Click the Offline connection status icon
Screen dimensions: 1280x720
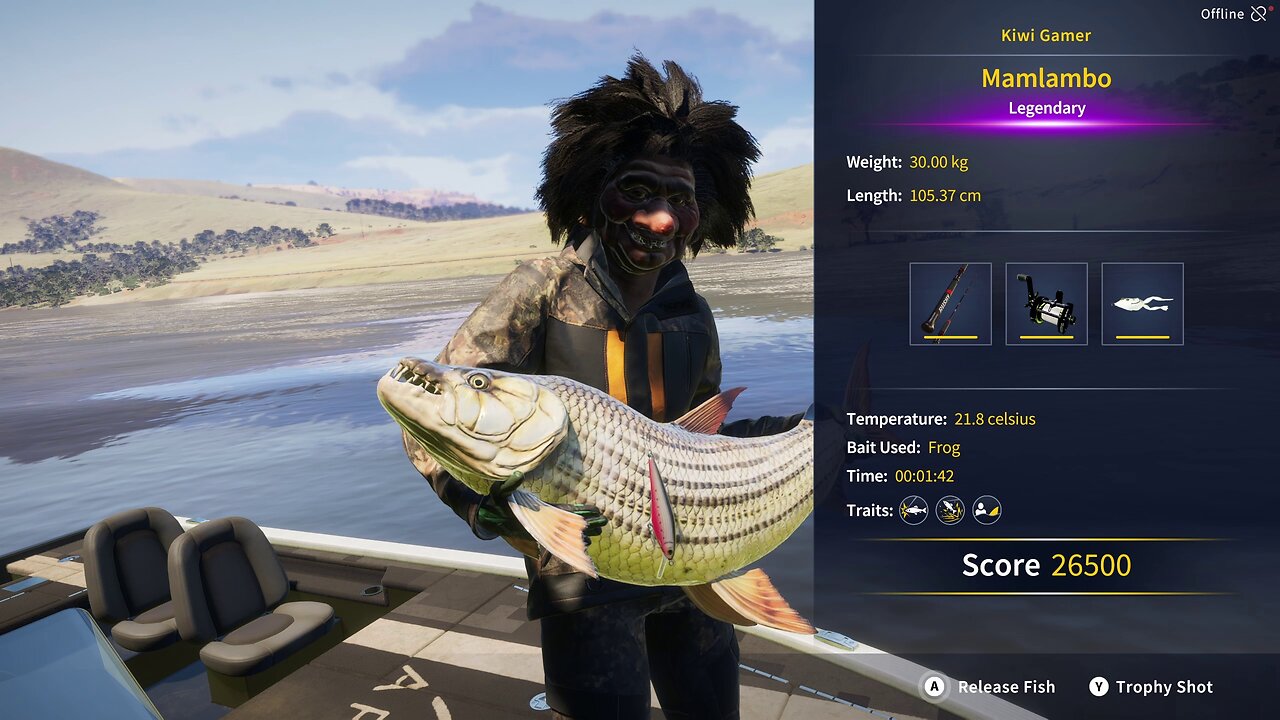pyautogui.click(x=1259, y=14)
